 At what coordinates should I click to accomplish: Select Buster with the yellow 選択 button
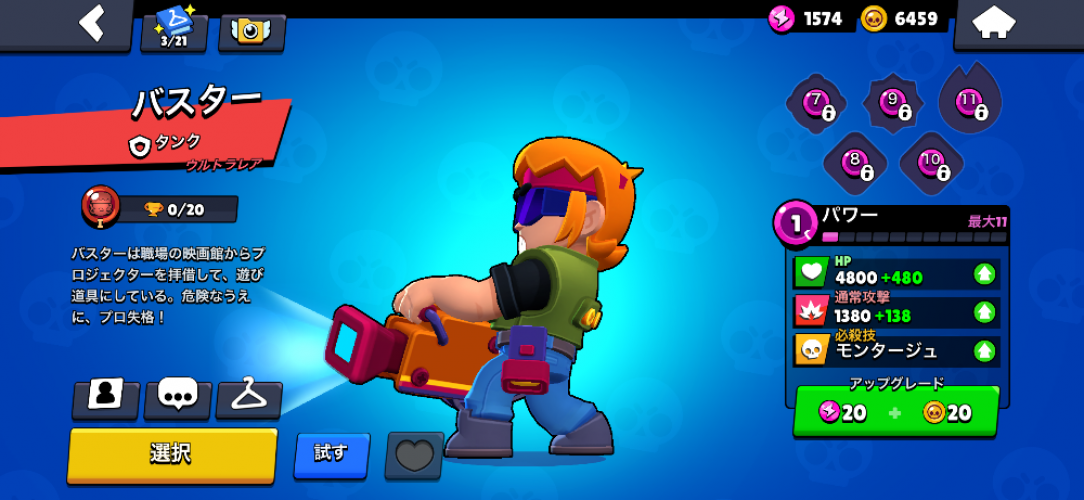tap(172, 454)
